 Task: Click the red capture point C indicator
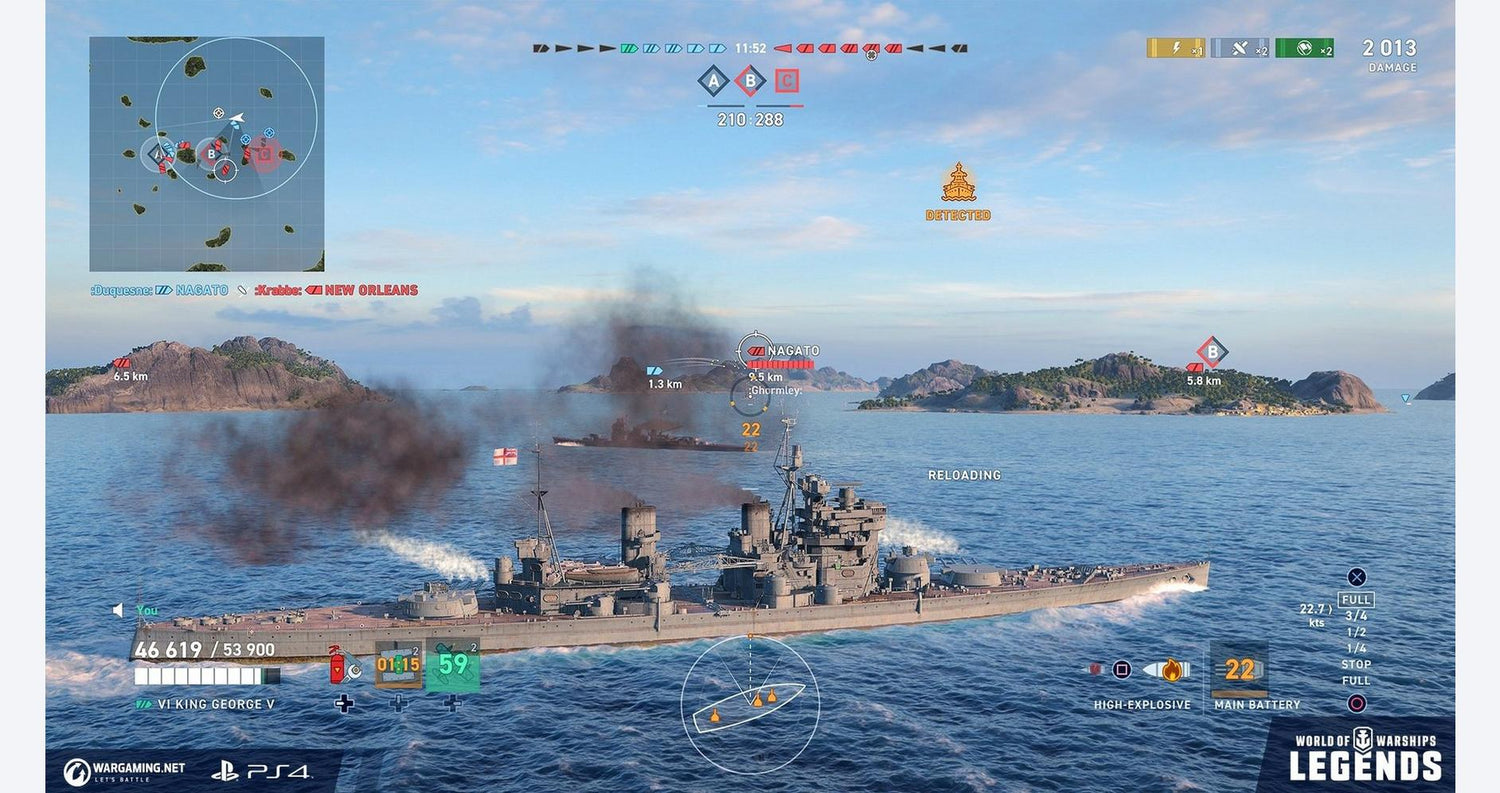(787, 80)
